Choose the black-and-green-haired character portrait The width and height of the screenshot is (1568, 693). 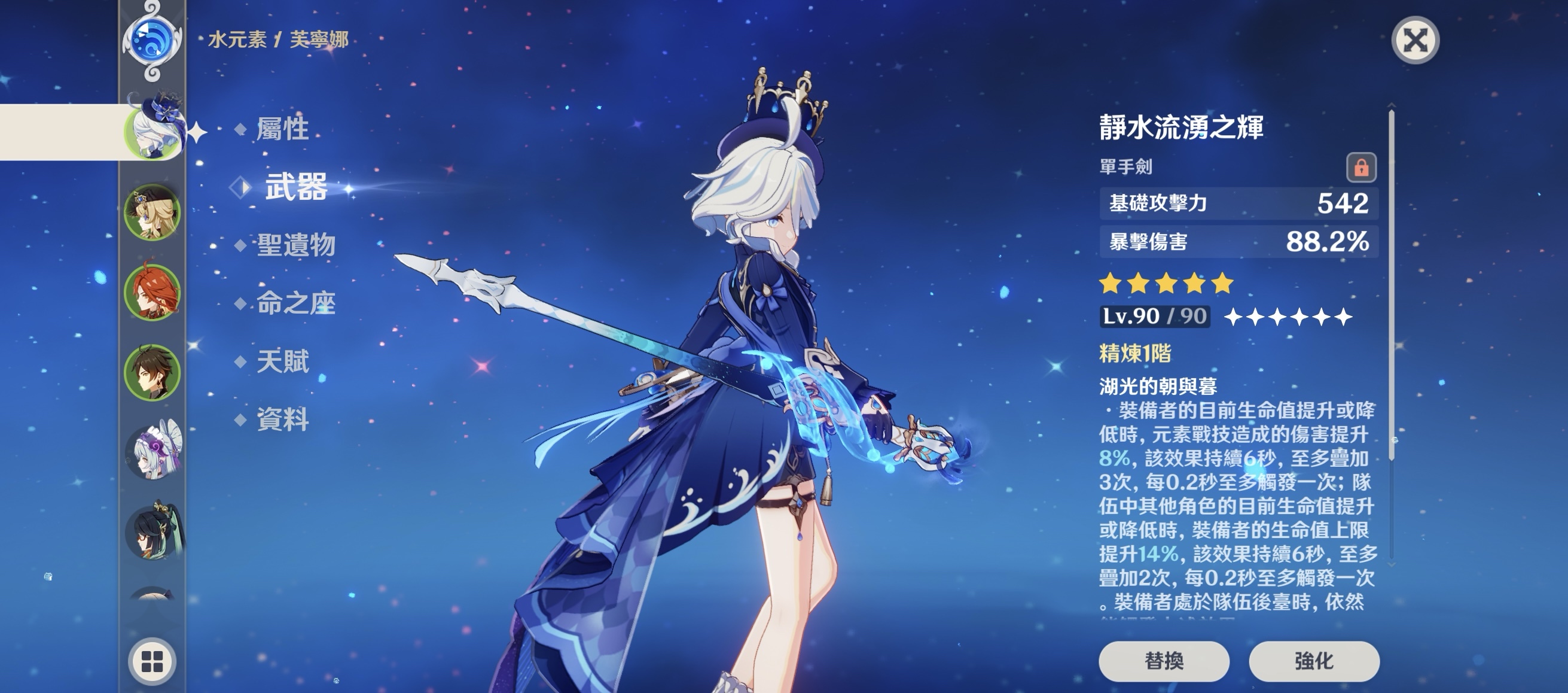[x=153, y=532]
